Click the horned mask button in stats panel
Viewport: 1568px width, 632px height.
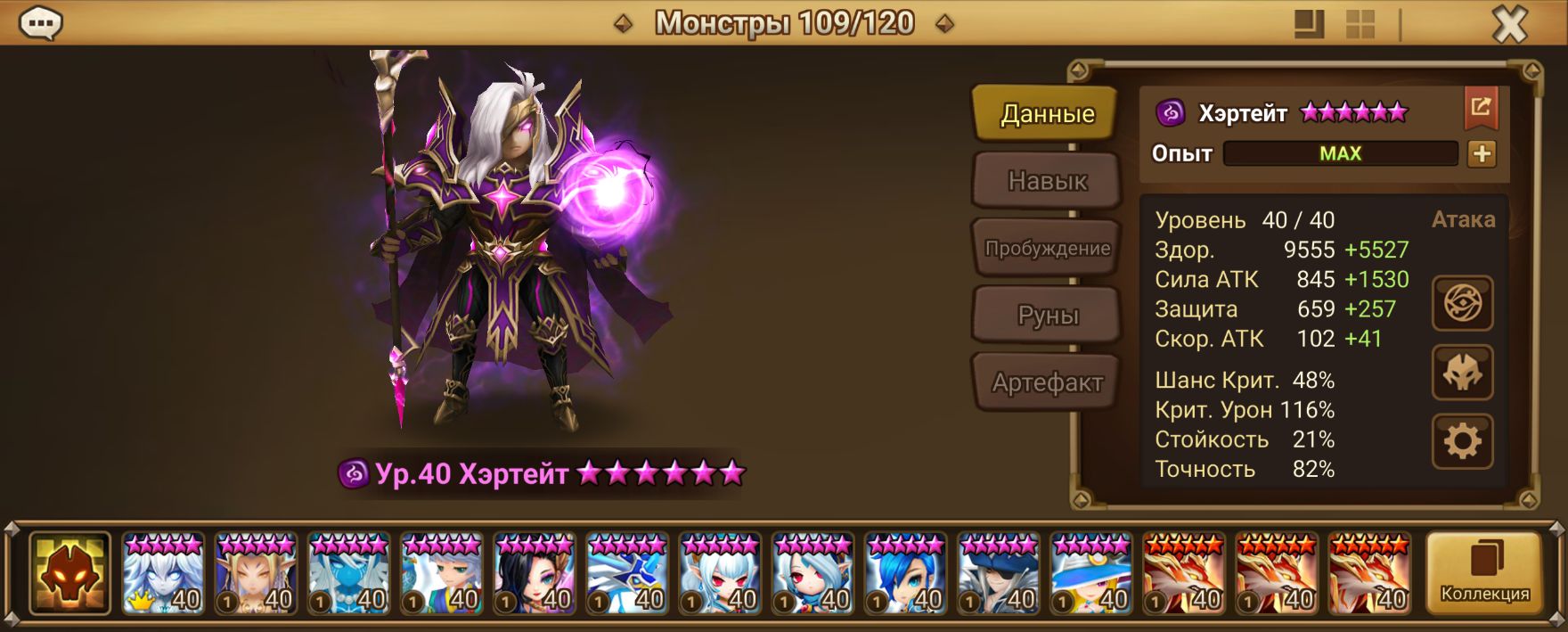pos(1462,373)
